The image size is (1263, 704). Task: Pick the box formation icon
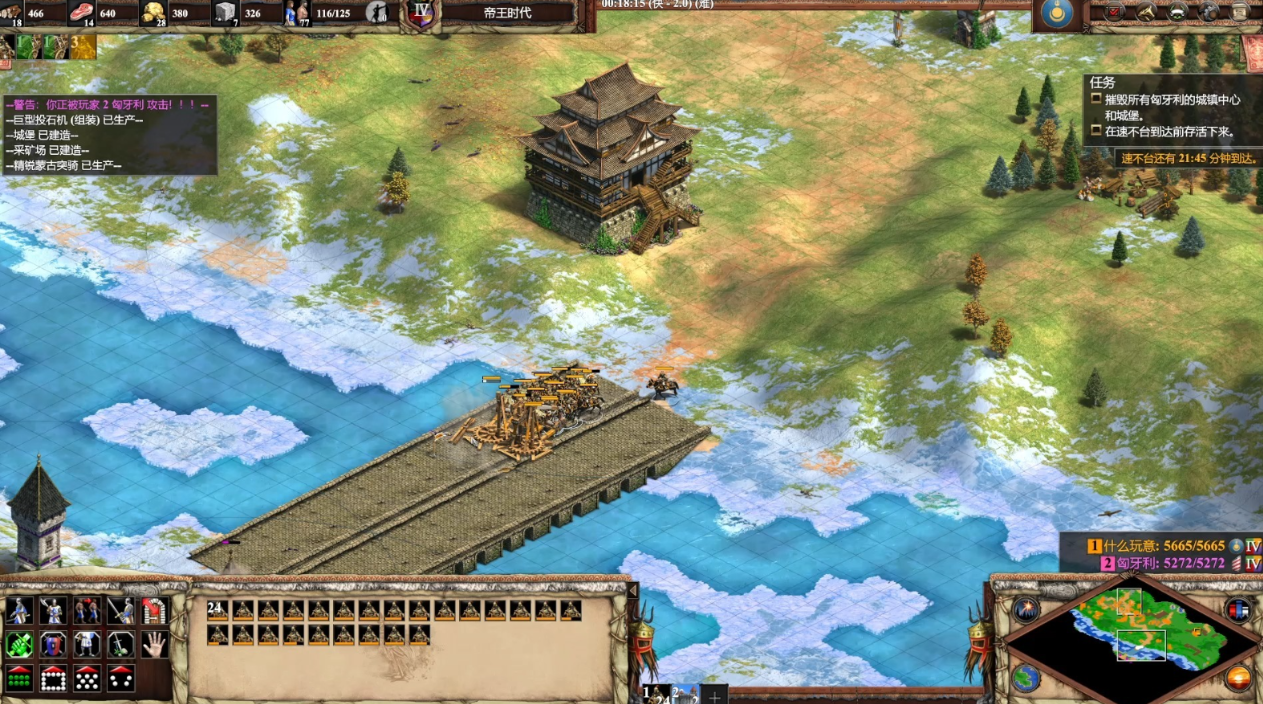pyautogui.click(x=53, y=678)
